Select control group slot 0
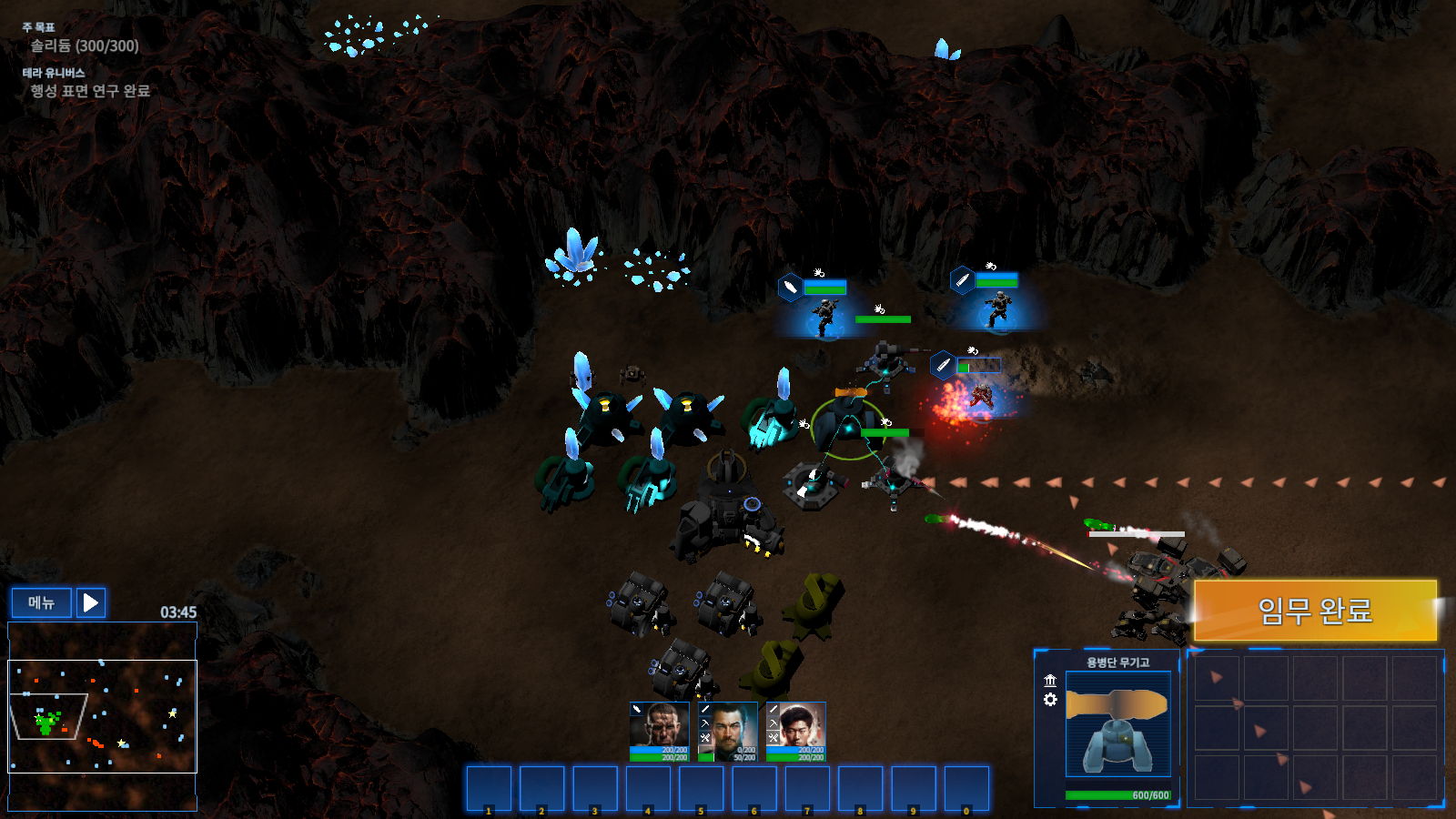 click(966, 788)
